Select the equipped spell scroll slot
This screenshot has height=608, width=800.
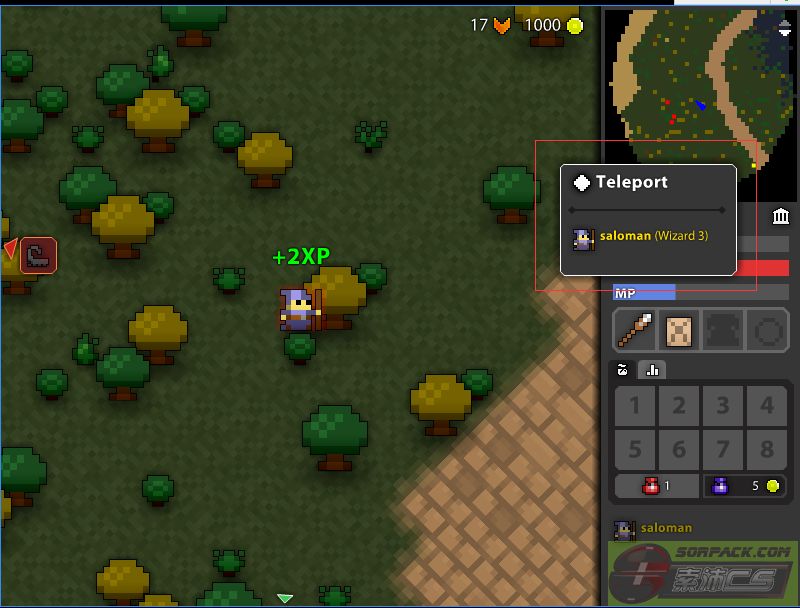click(680, 330)
